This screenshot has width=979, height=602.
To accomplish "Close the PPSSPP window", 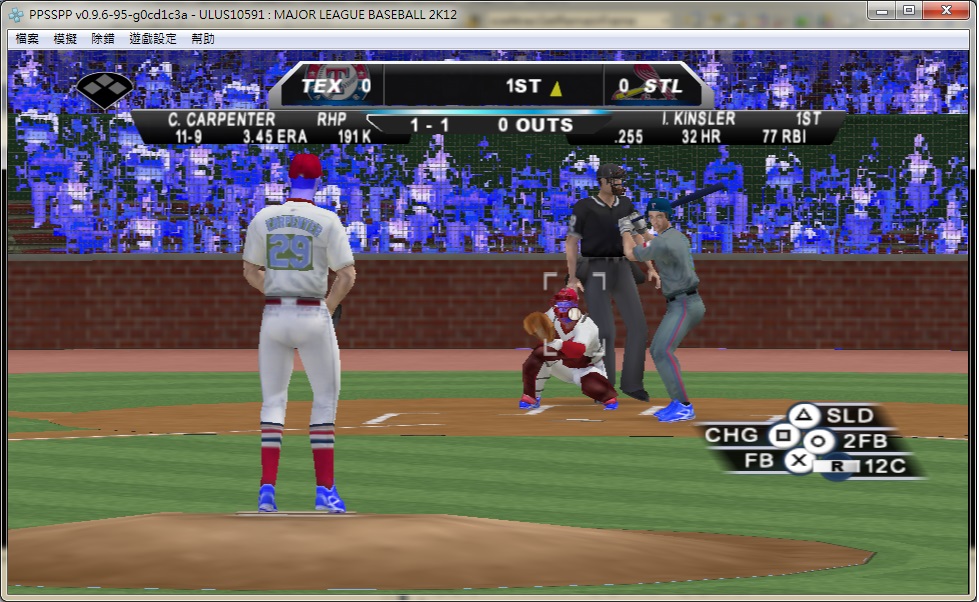I will pyautogui.click(x=947, y=10).
